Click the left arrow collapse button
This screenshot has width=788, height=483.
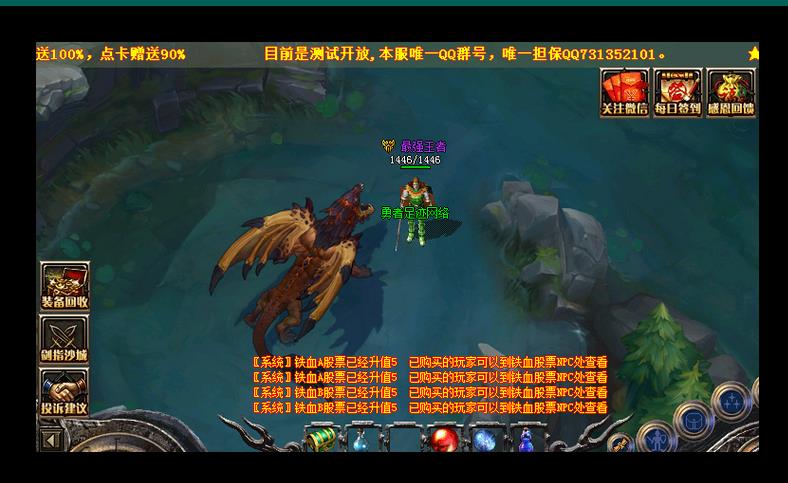point(51,439)
